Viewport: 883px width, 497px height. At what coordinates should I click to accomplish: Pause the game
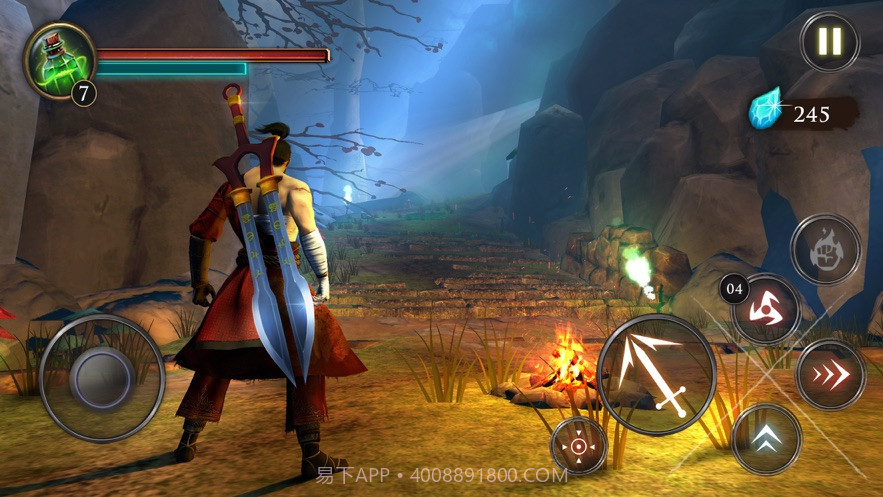[x=829, y=42]
